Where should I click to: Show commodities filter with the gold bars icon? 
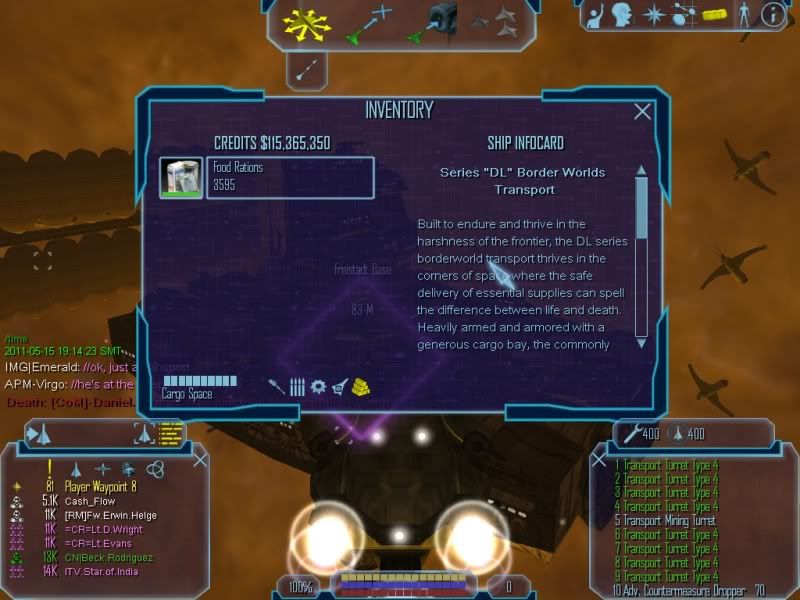click(362, 386)
